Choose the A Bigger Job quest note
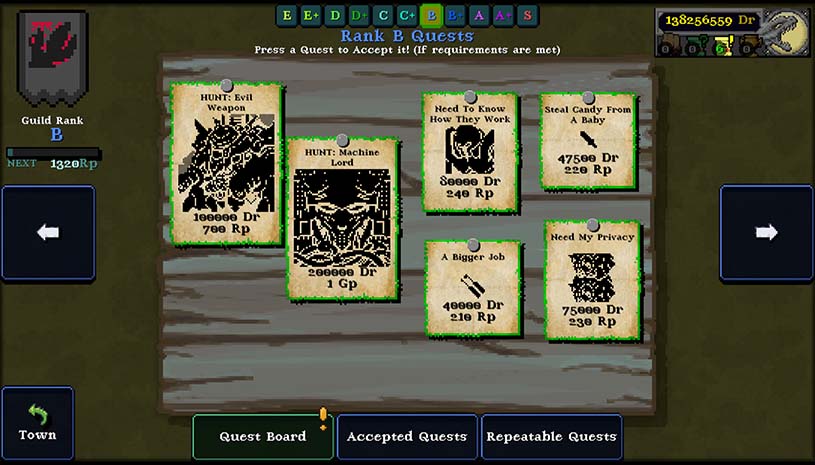815x465 pixels. click(472, 285)
